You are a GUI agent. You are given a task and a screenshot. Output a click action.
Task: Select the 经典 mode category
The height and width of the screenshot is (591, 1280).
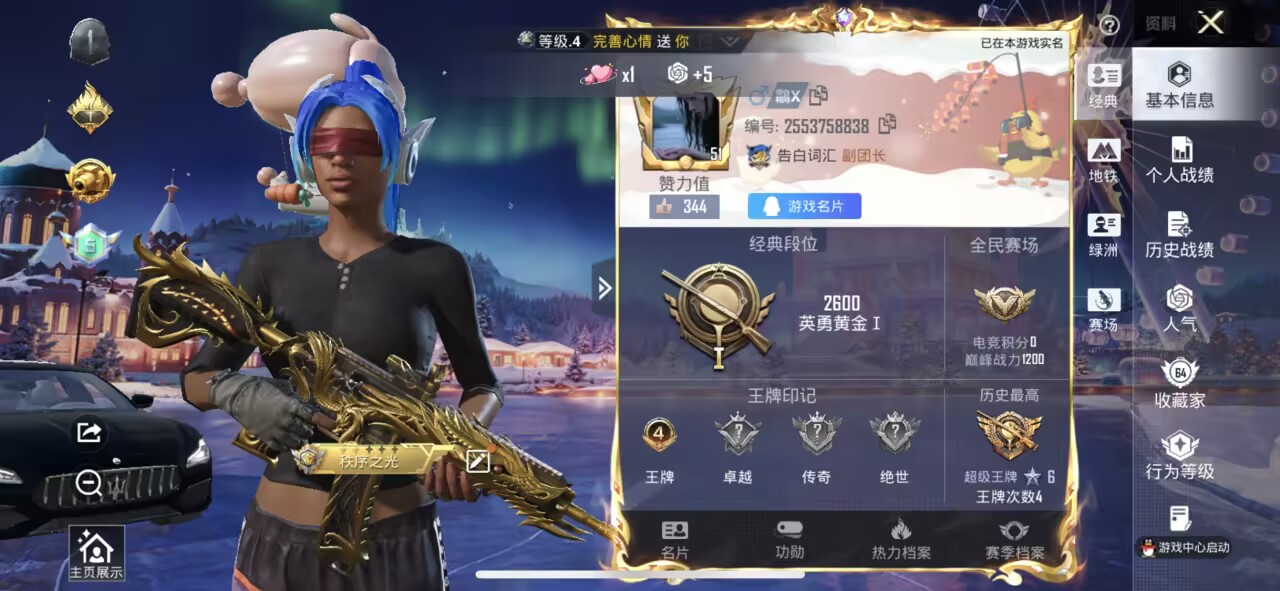click(x=1103, y=86)
